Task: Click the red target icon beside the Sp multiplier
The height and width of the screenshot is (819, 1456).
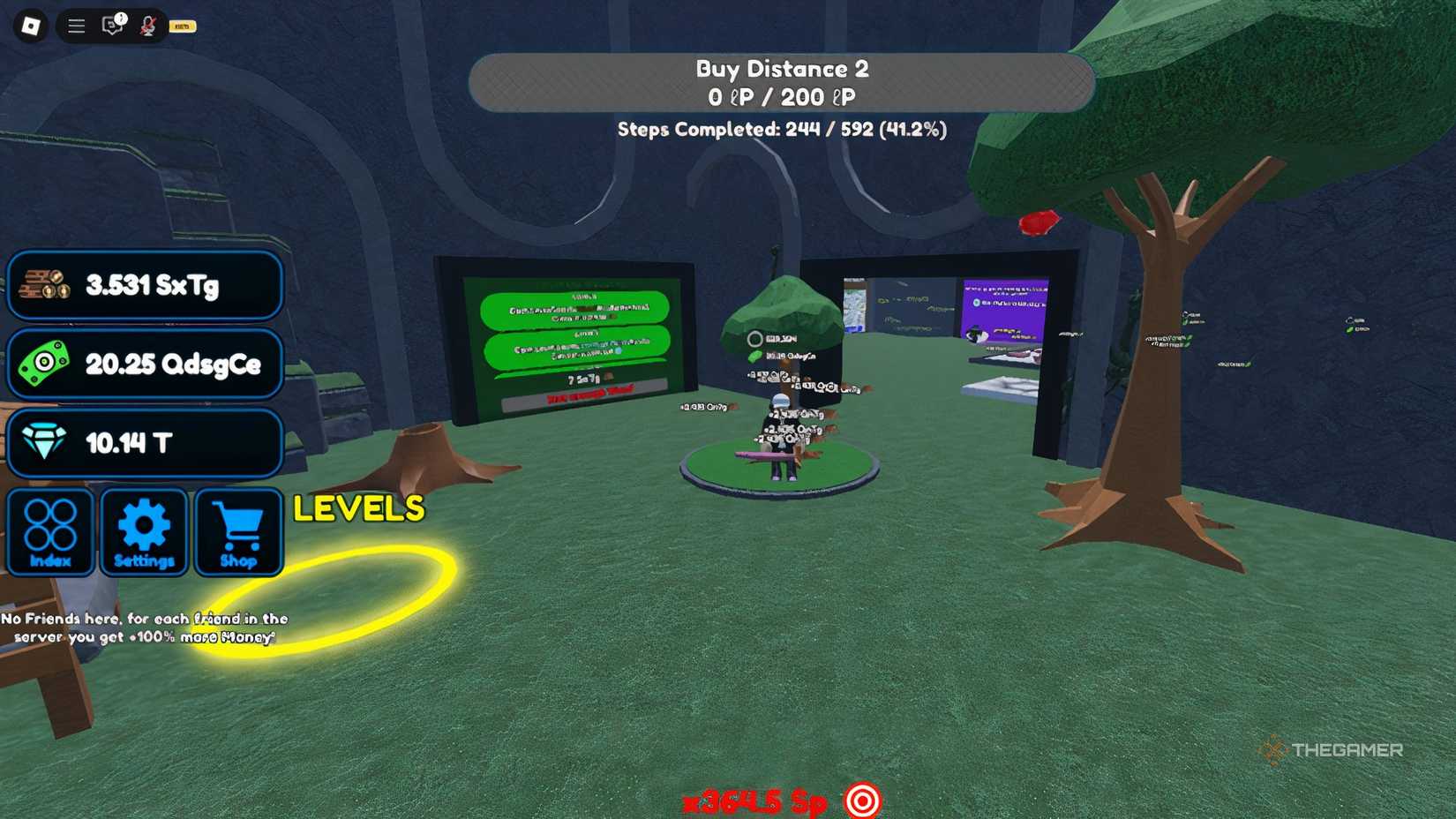Action: pos(862,801)
